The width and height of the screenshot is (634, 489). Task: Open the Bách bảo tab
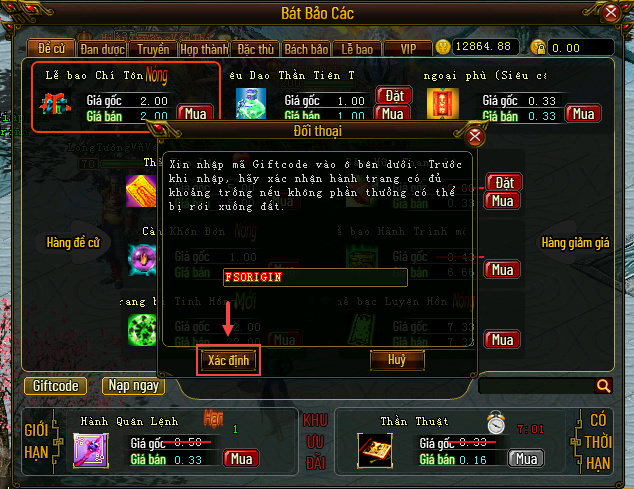coord(305,48)
